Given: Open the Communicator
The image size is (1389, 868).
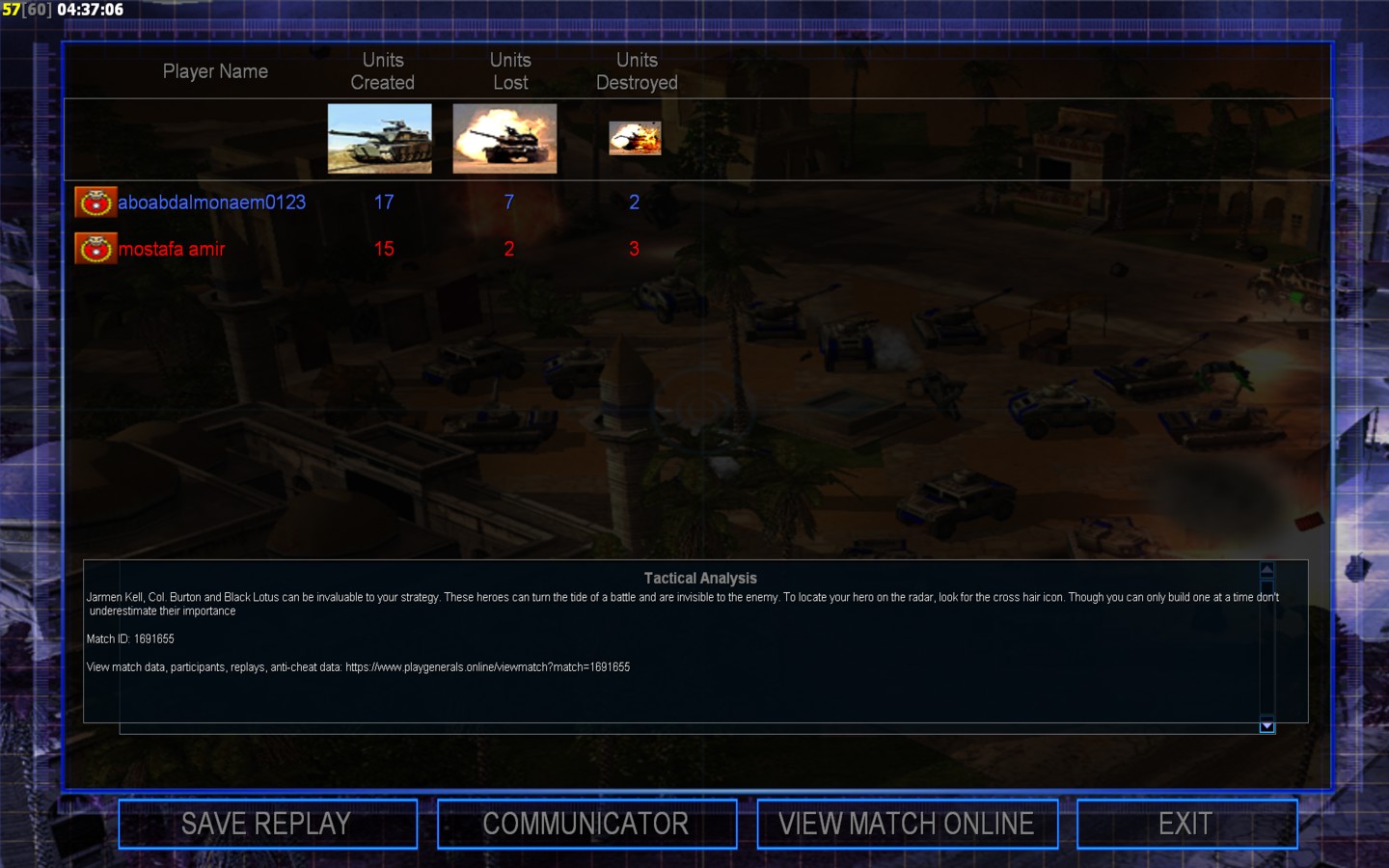Looking at the screenshot, I should 586,824.
